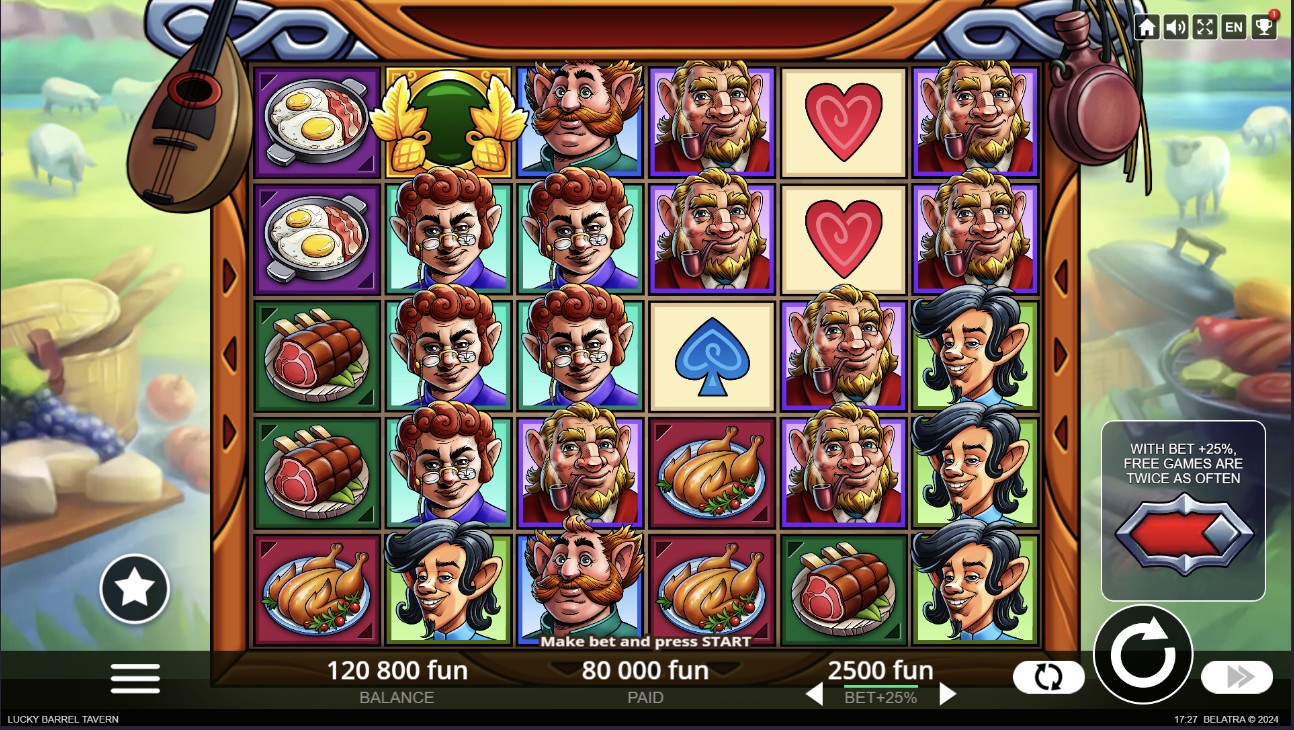Increase the bet with the right arrow
Screen dimensions: 1294x730
click(947, 694)
